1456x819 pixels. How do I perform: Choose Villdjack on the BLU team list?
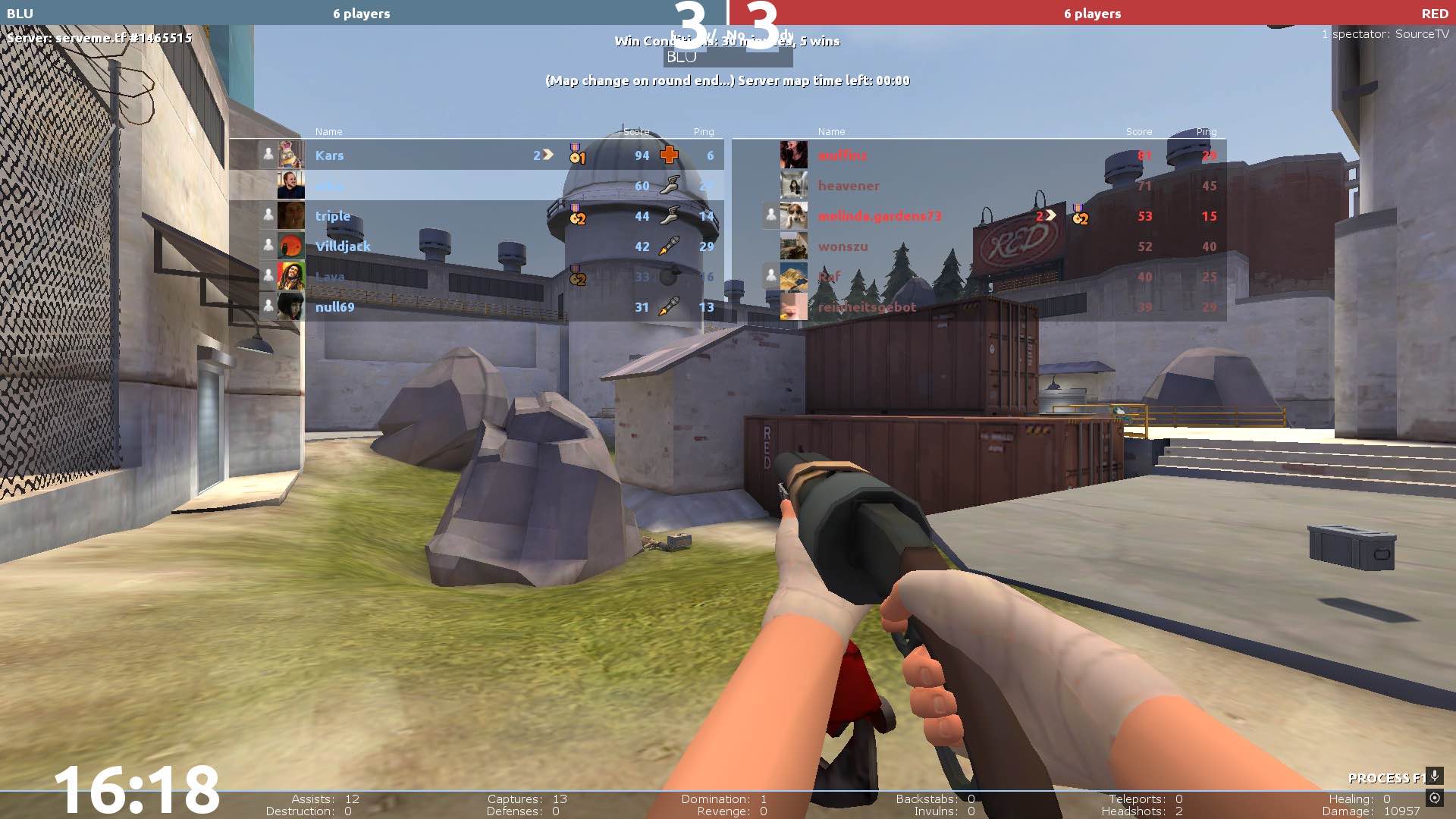point(343,246)
